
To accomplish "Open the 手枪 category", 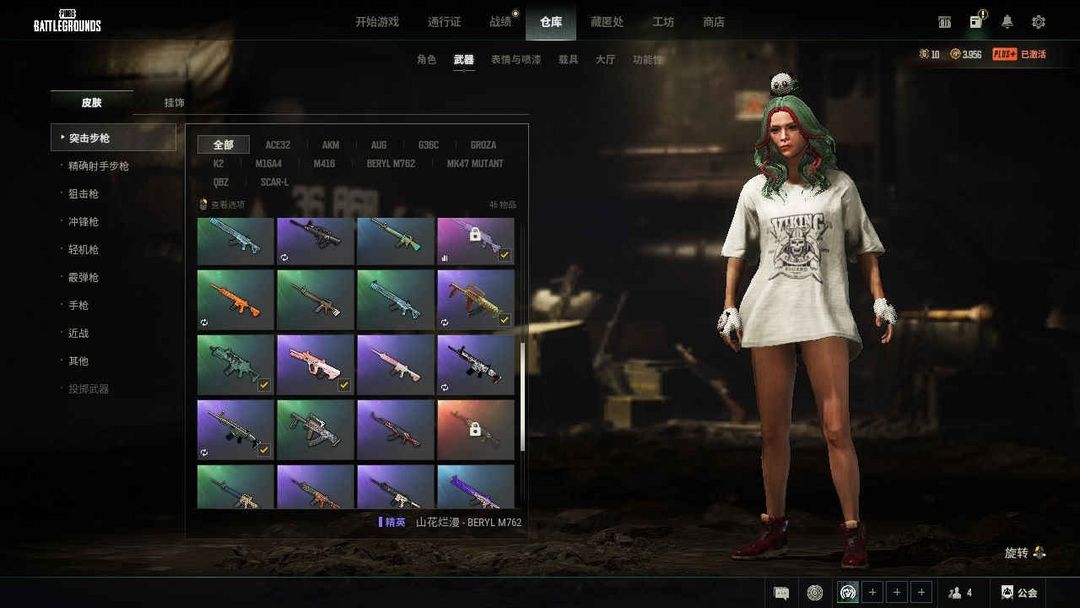I will (78, 305).
